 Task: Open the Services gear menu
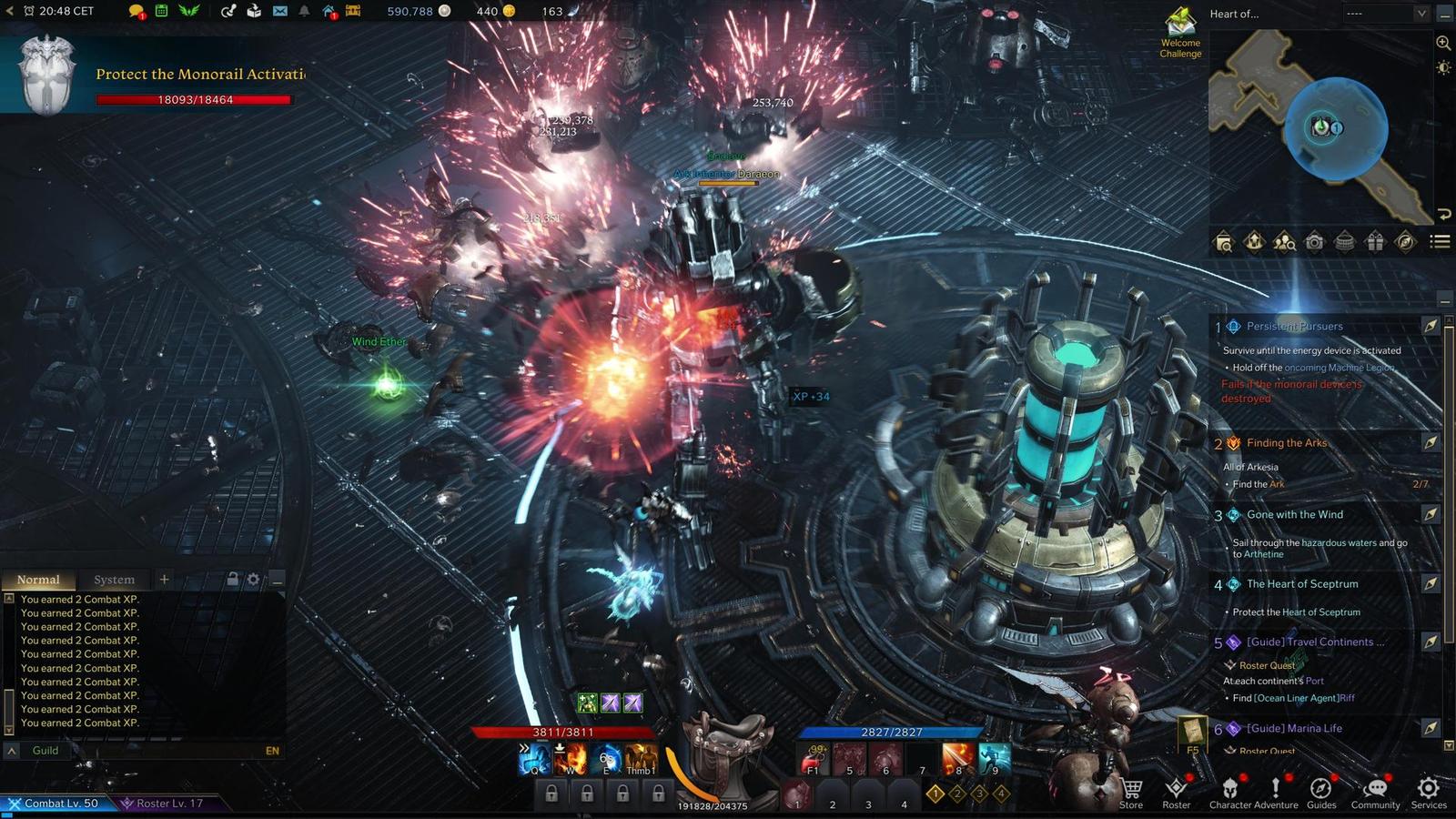coord(1429,792)
